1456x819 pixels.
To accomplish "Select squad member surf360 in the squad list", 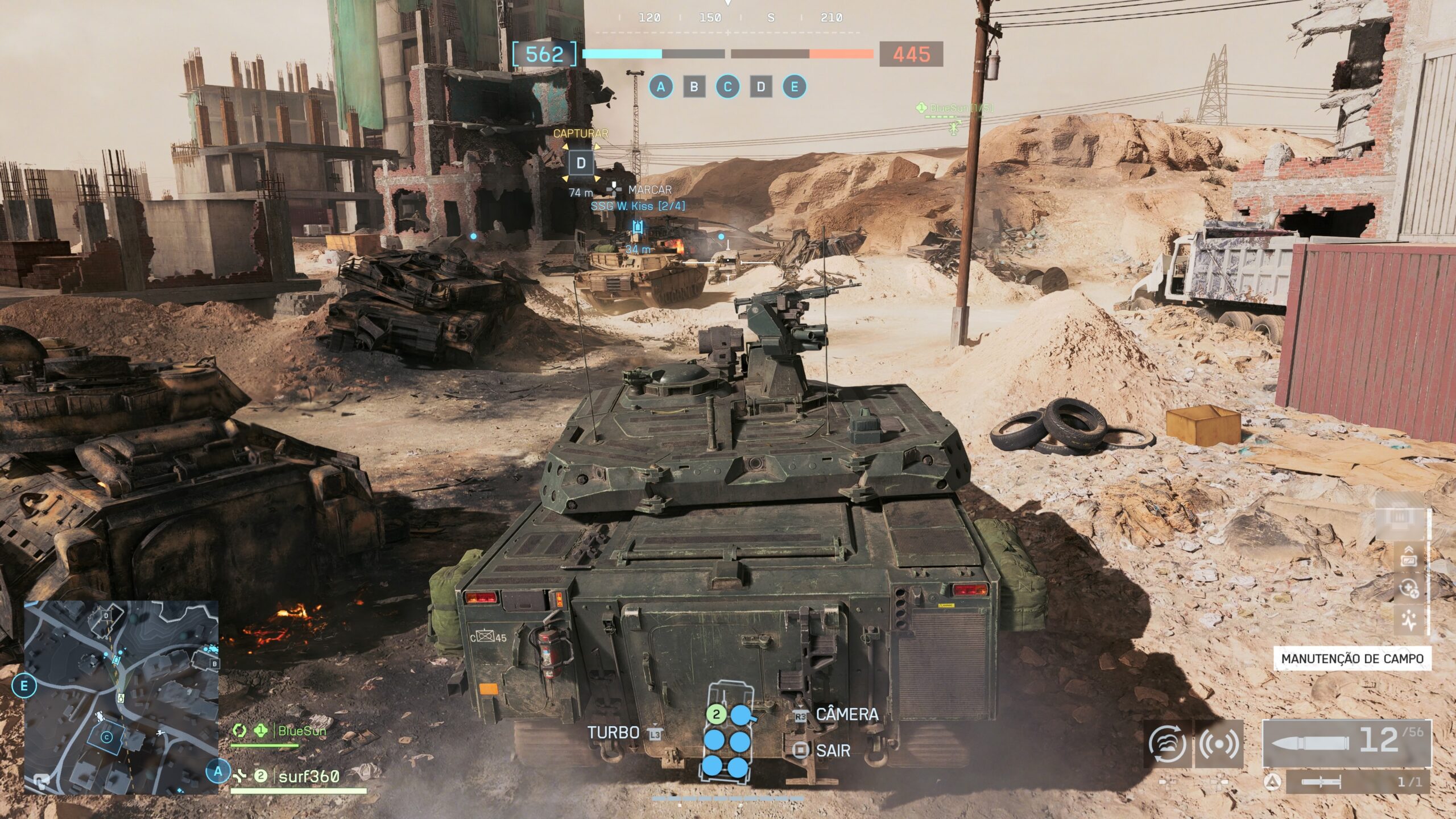I will click(308, 776).
